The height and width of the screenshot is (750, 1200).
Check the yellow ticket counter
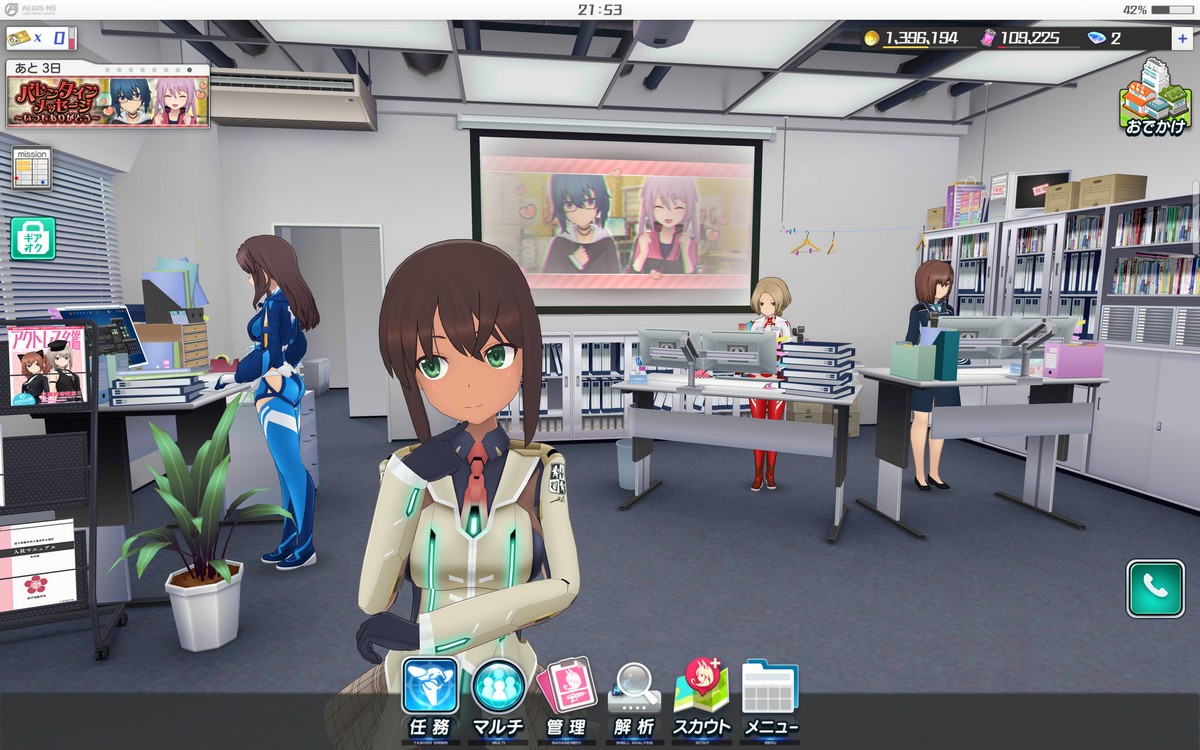tap(40, 39)
